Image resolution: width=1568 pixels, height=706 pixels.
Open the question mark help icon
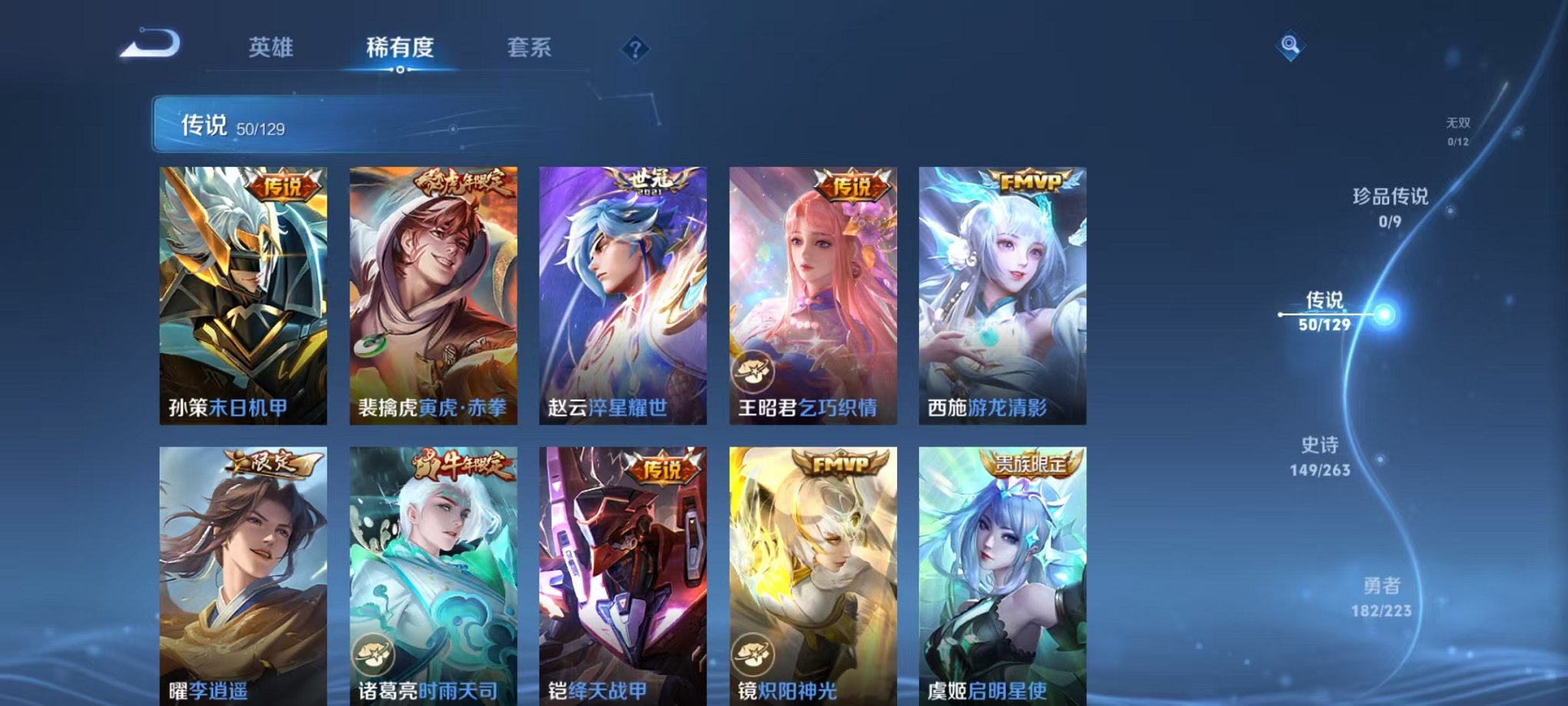[635, 49]
